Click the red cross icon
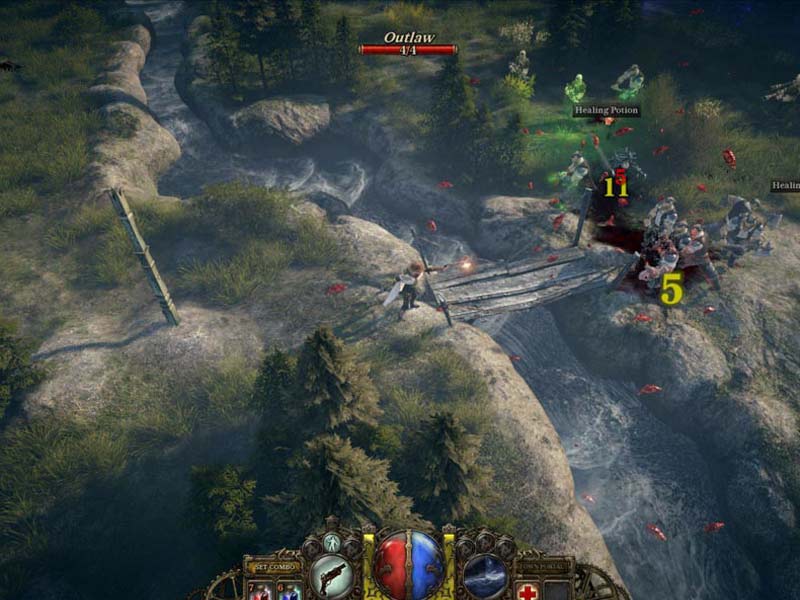Image resolution: width=800 pixels, height=600 pixels. pos(530,591)
